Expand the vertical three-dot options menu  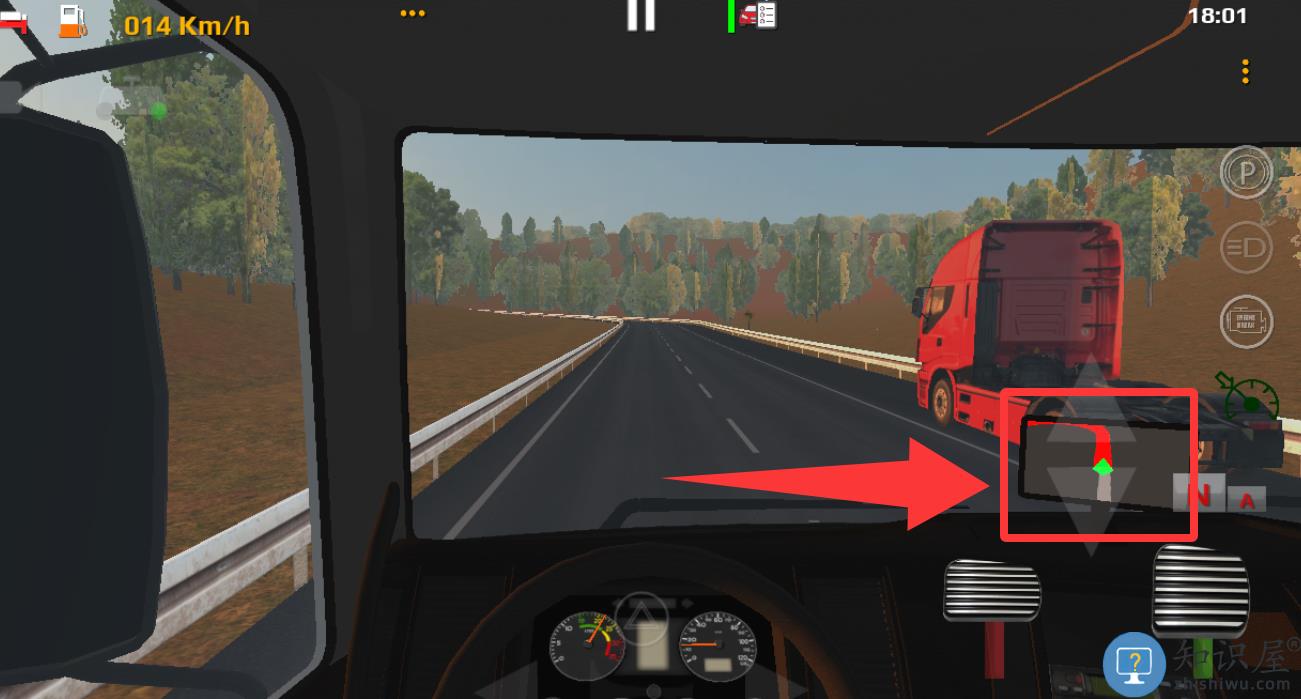pos(1245,72)
